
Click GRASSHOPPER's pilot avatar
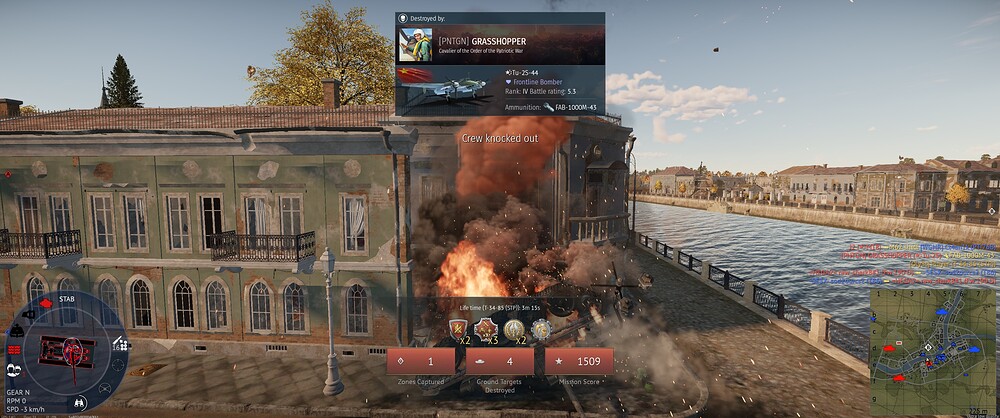415,45
